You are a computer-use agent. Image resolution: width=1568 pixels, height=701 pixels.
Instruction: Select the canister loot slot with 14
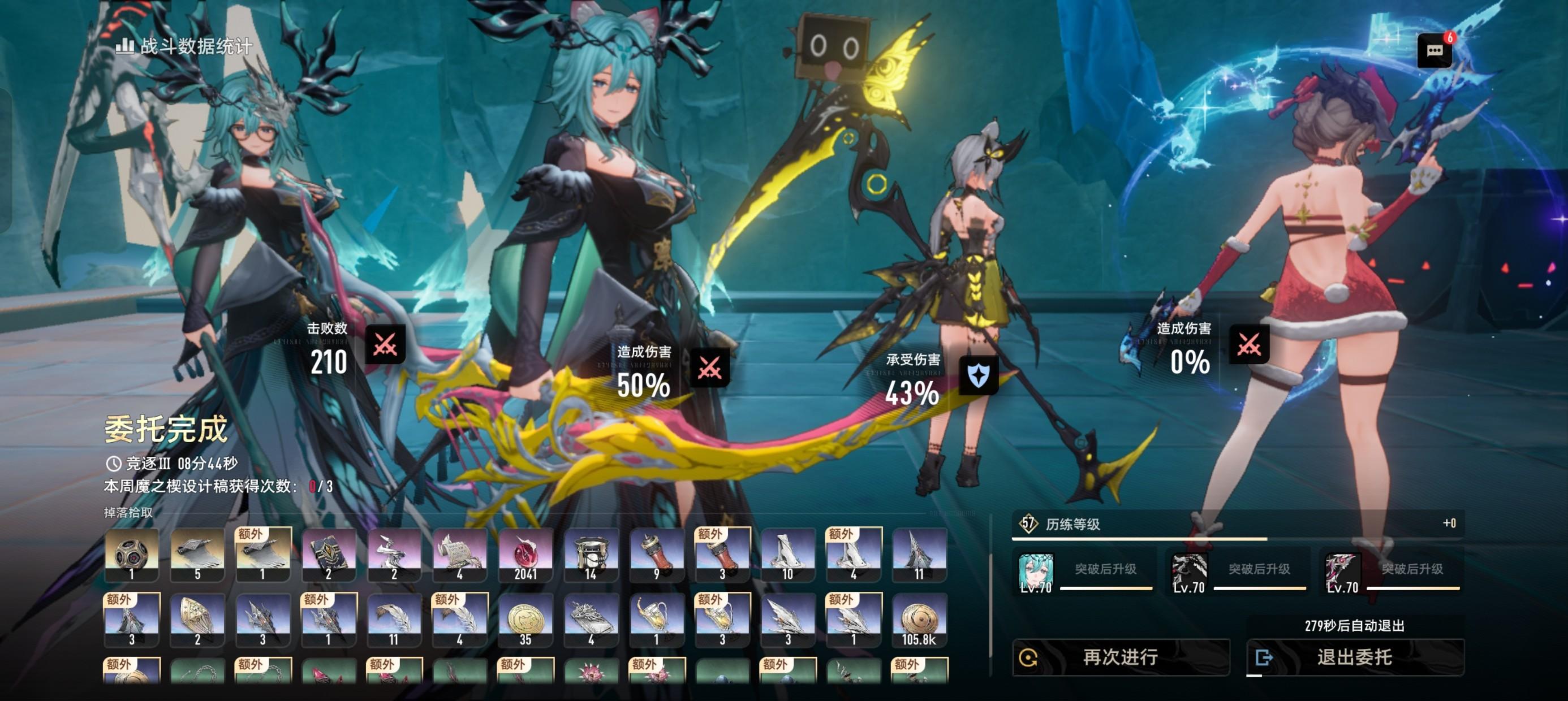591,555
